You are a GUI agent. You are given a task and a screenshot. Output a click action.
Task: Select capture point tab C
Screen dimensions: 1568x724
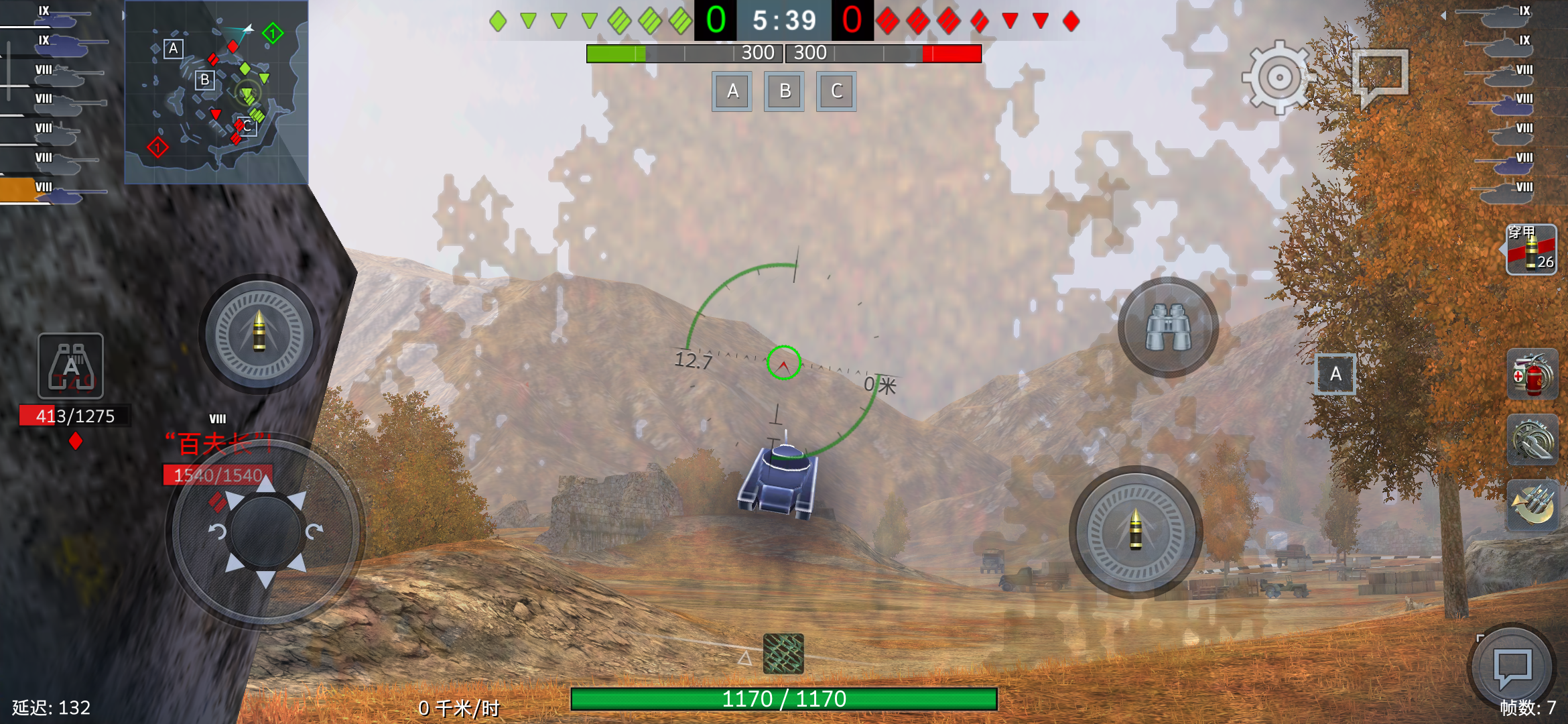[836, 91]
